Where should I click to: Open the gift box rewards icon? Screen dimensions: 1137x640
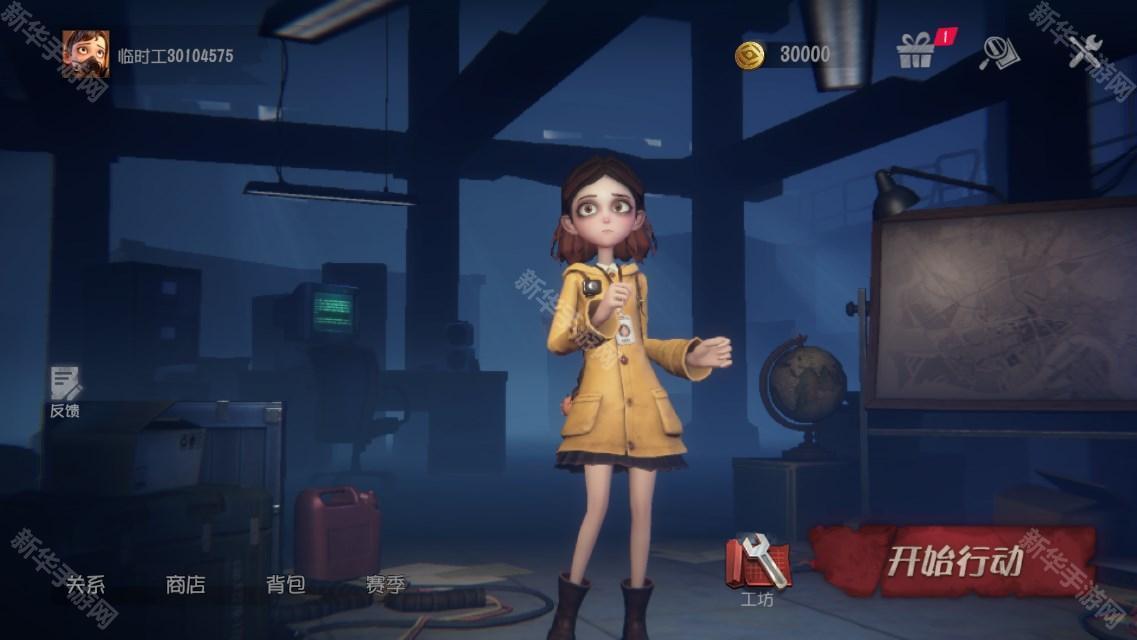tap(915, 51)
